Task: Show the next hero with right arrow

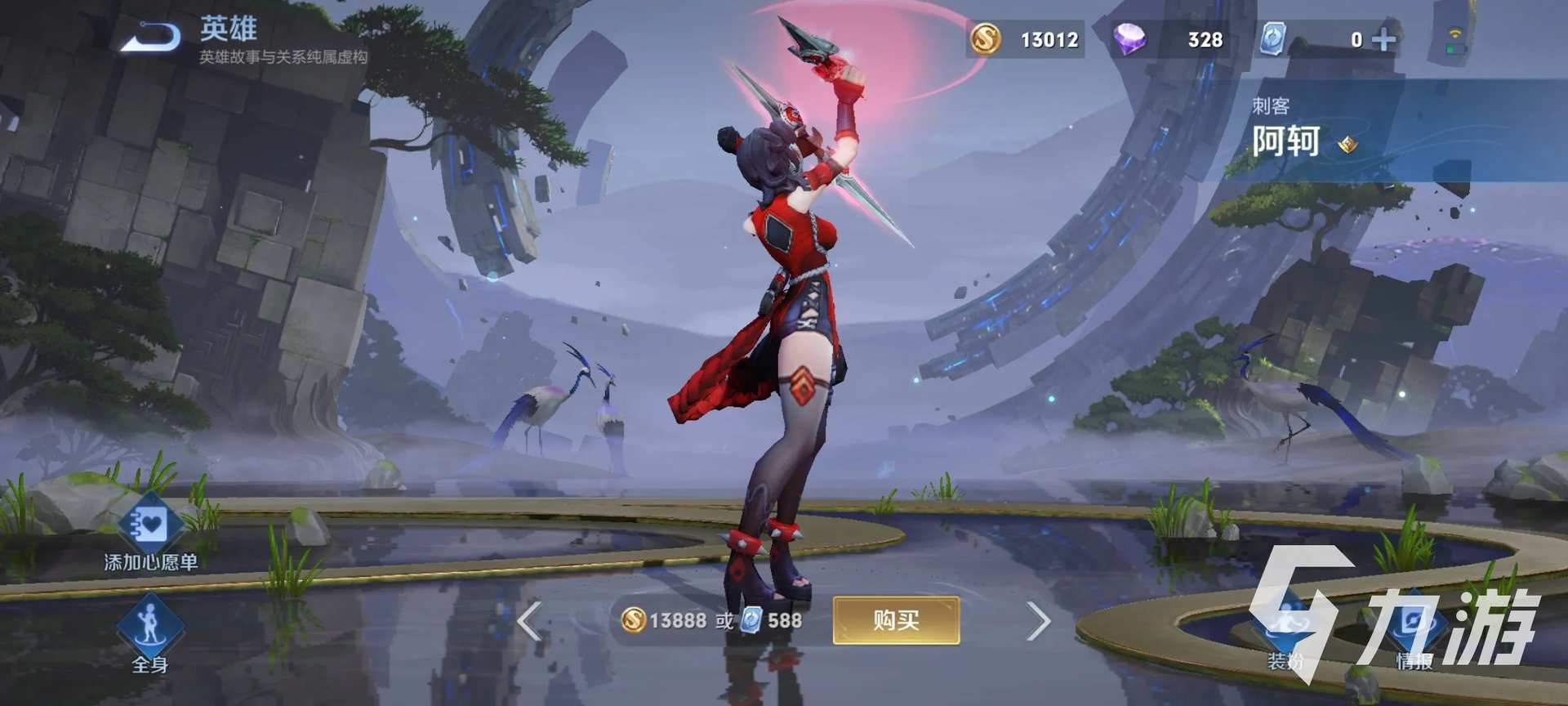Action: click(x=1038, y=622)
